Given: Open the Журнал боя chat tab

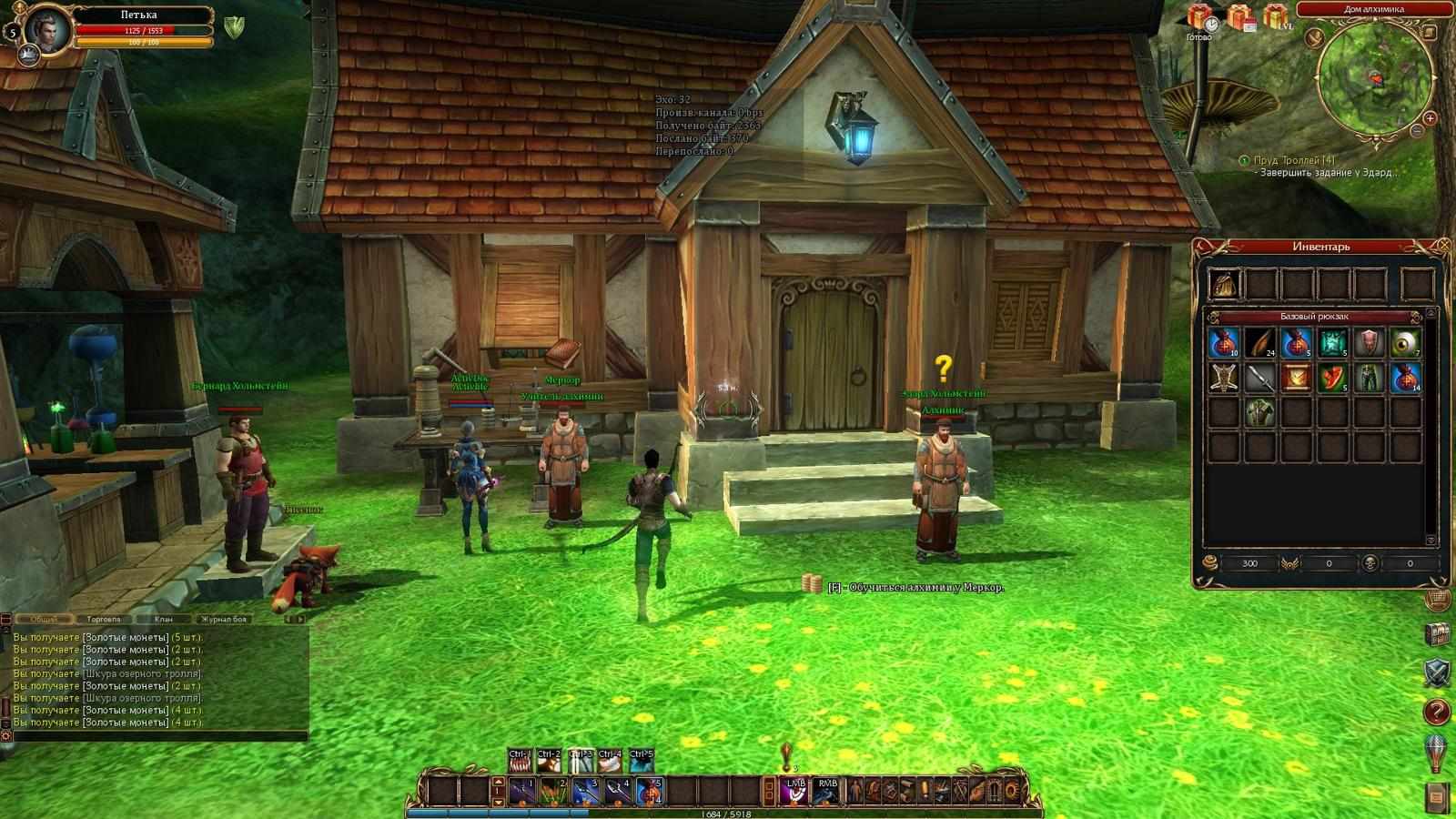Looking at the screenshot, I should tap(224, 619).
